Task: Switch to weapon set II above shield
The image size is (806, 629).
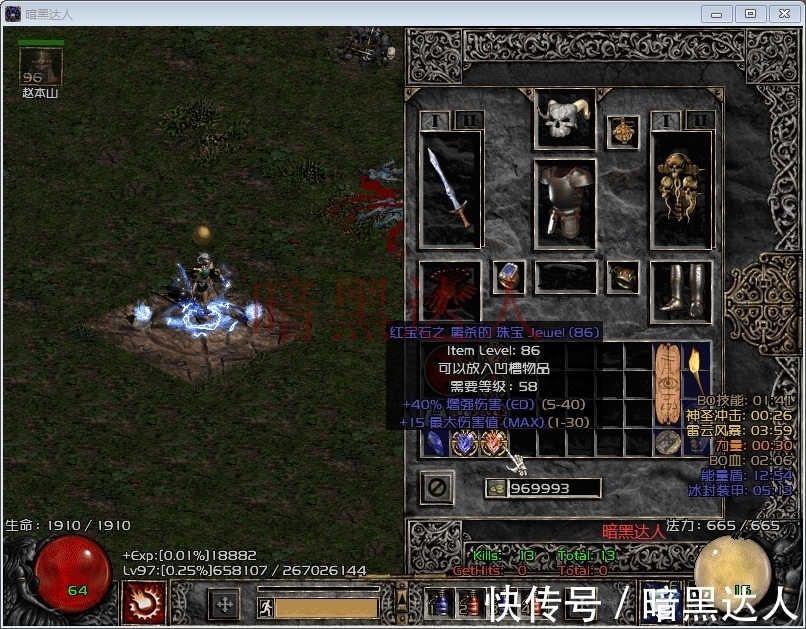Action: [x=699, y=120]
